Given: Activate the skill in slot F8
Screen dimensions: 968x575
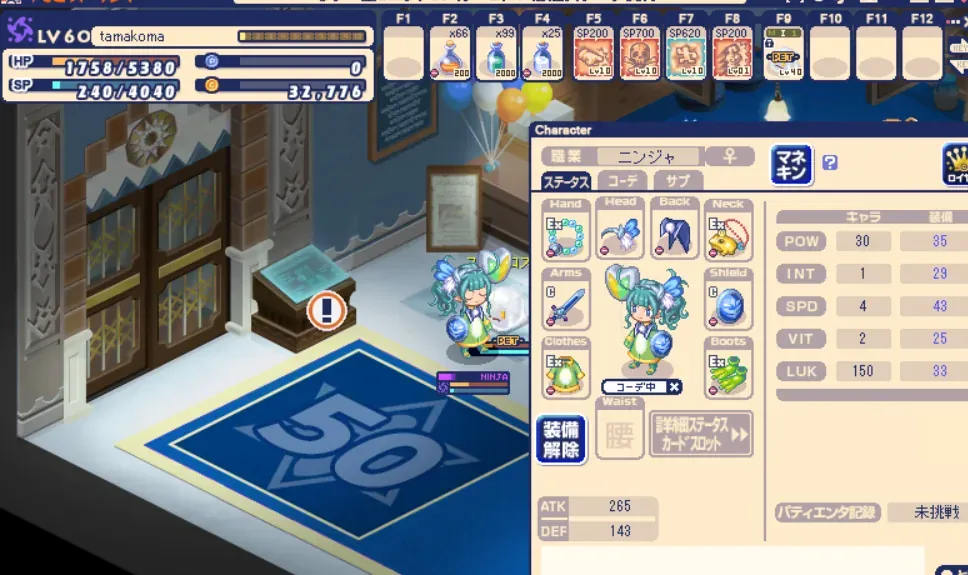Looking at the screenshot, I should click(x=732, y=53).
